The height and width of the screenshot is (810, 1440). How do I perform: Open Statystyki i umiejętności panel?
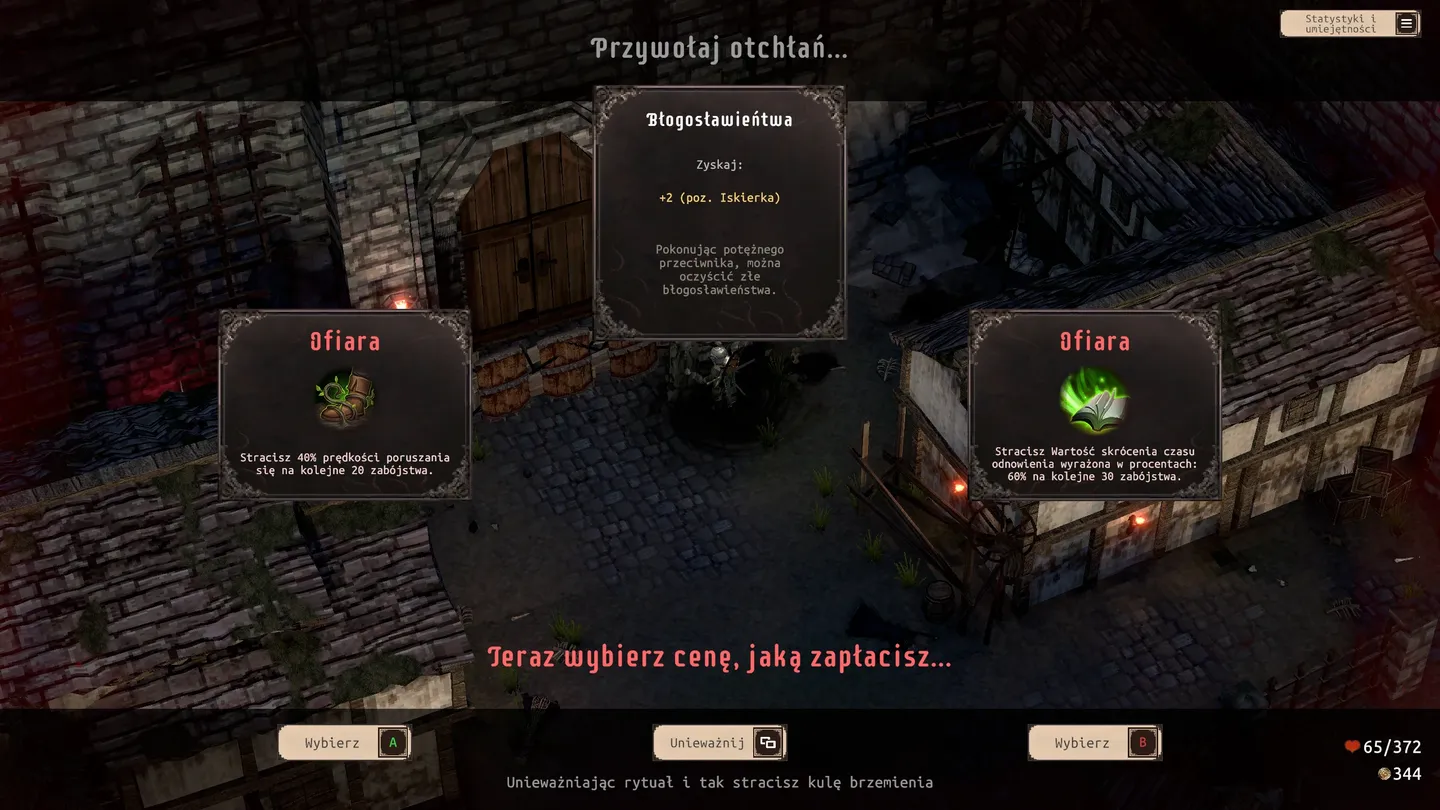tap(1349, 24)
